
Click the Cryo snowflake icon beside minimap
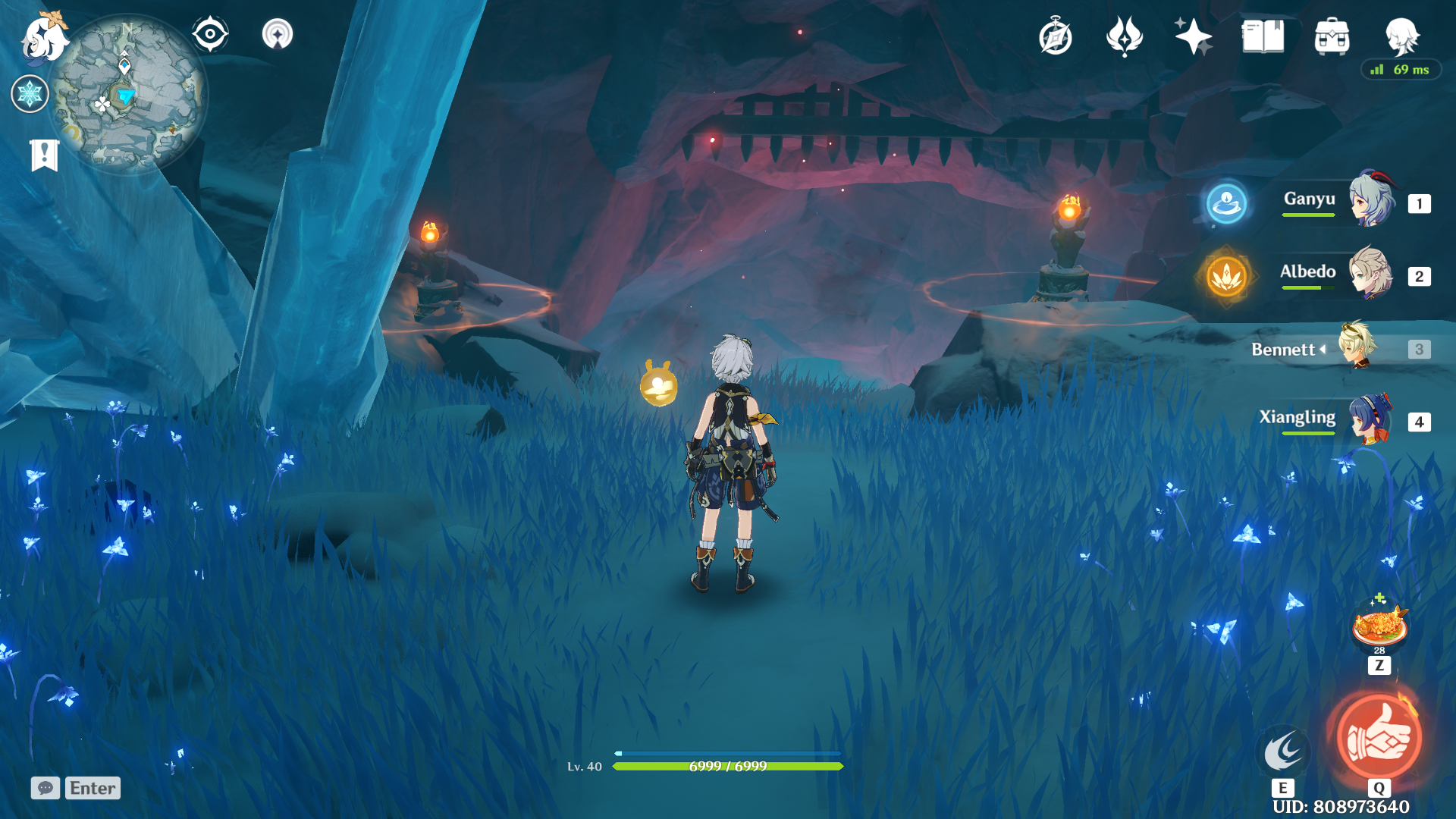pos(30,94)
